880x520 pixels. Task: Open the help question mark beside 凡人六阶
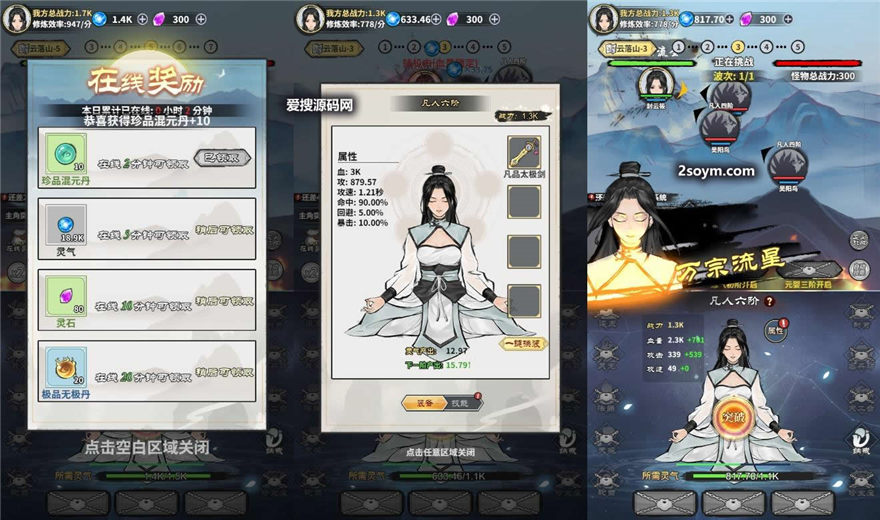point(770,301)
